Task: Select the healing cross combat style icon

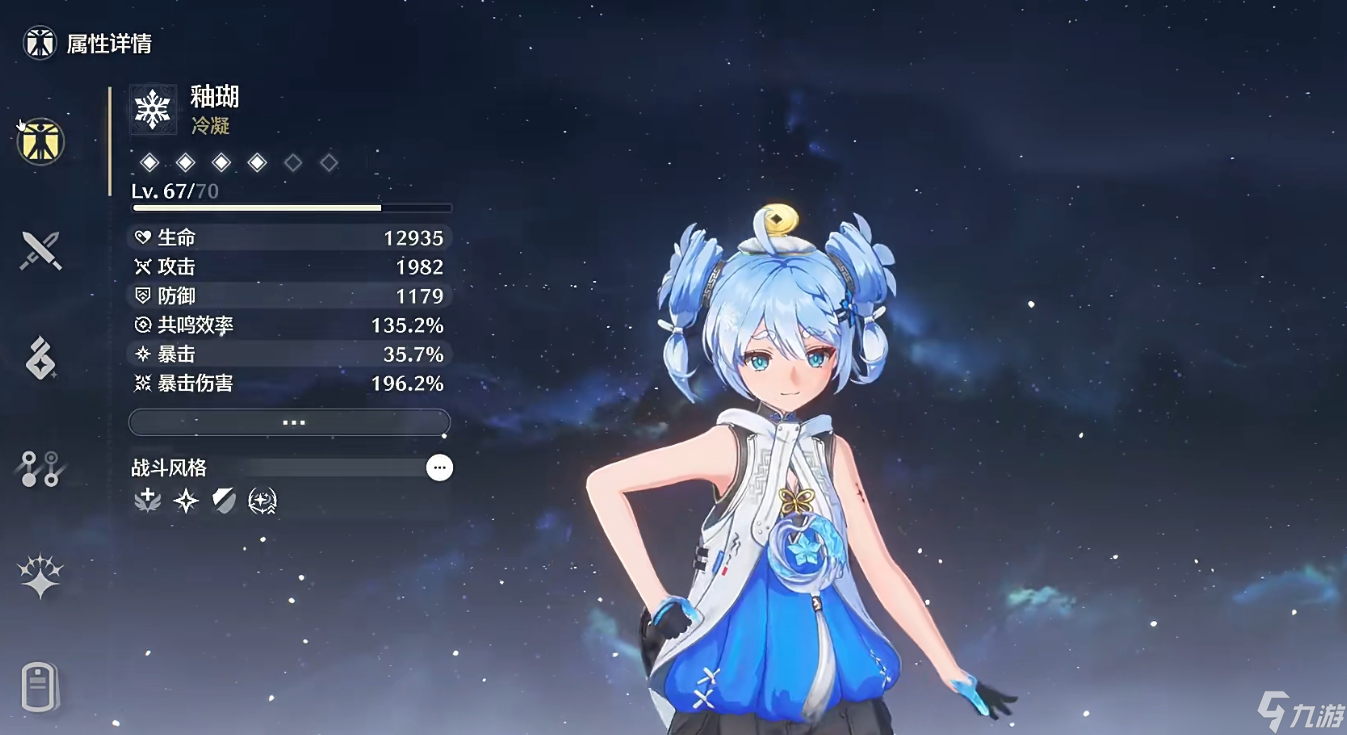Action: (x=148, y=501)
